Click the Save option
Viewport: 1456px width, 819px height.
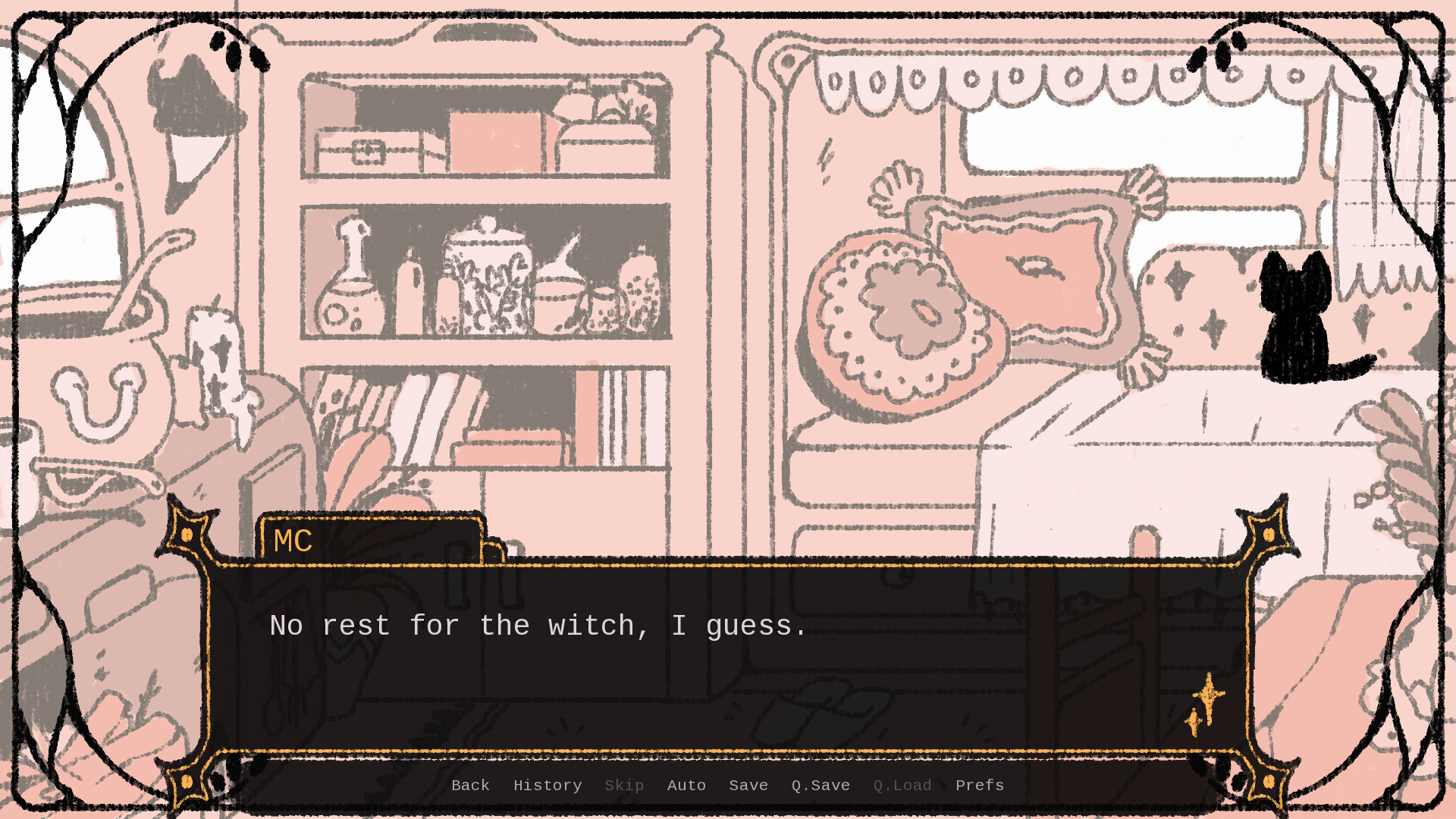748,786
